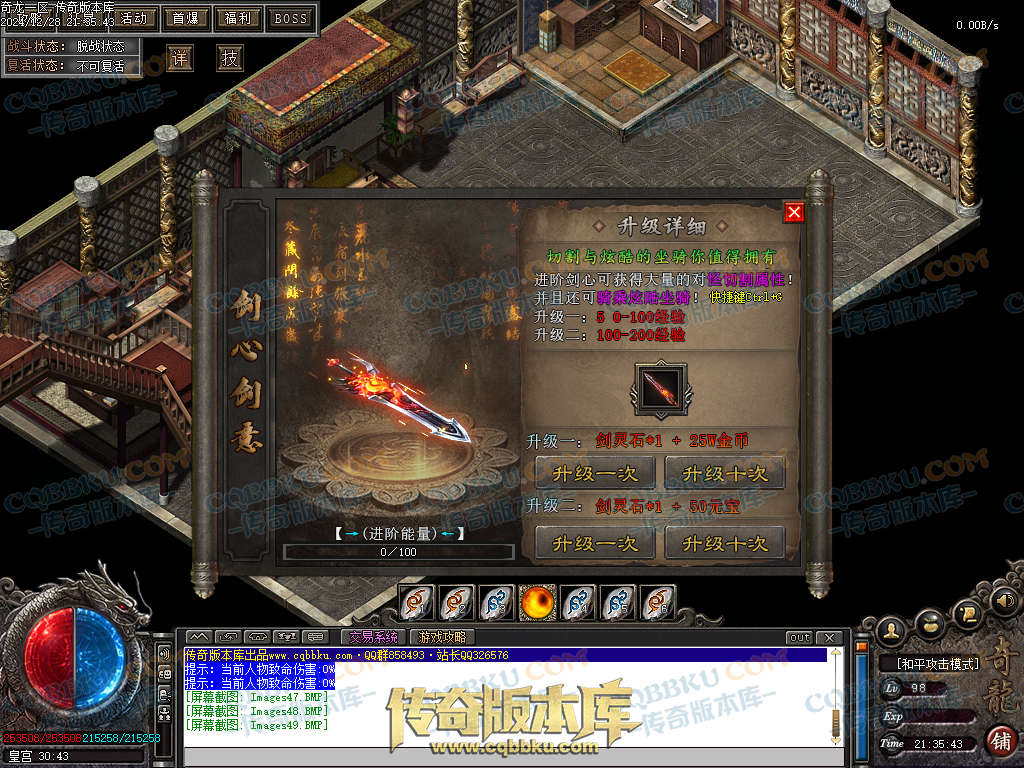The image size is (1024, 768).
Task: Open the 首爆 first-kill menu
Action: tap(185, 18)
